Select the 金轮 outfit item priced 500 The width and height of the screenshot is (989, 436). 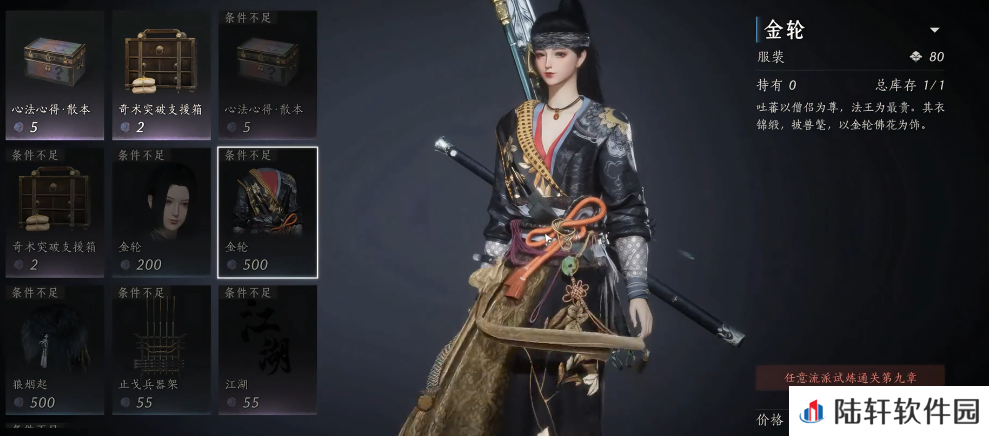pos(267,211)
